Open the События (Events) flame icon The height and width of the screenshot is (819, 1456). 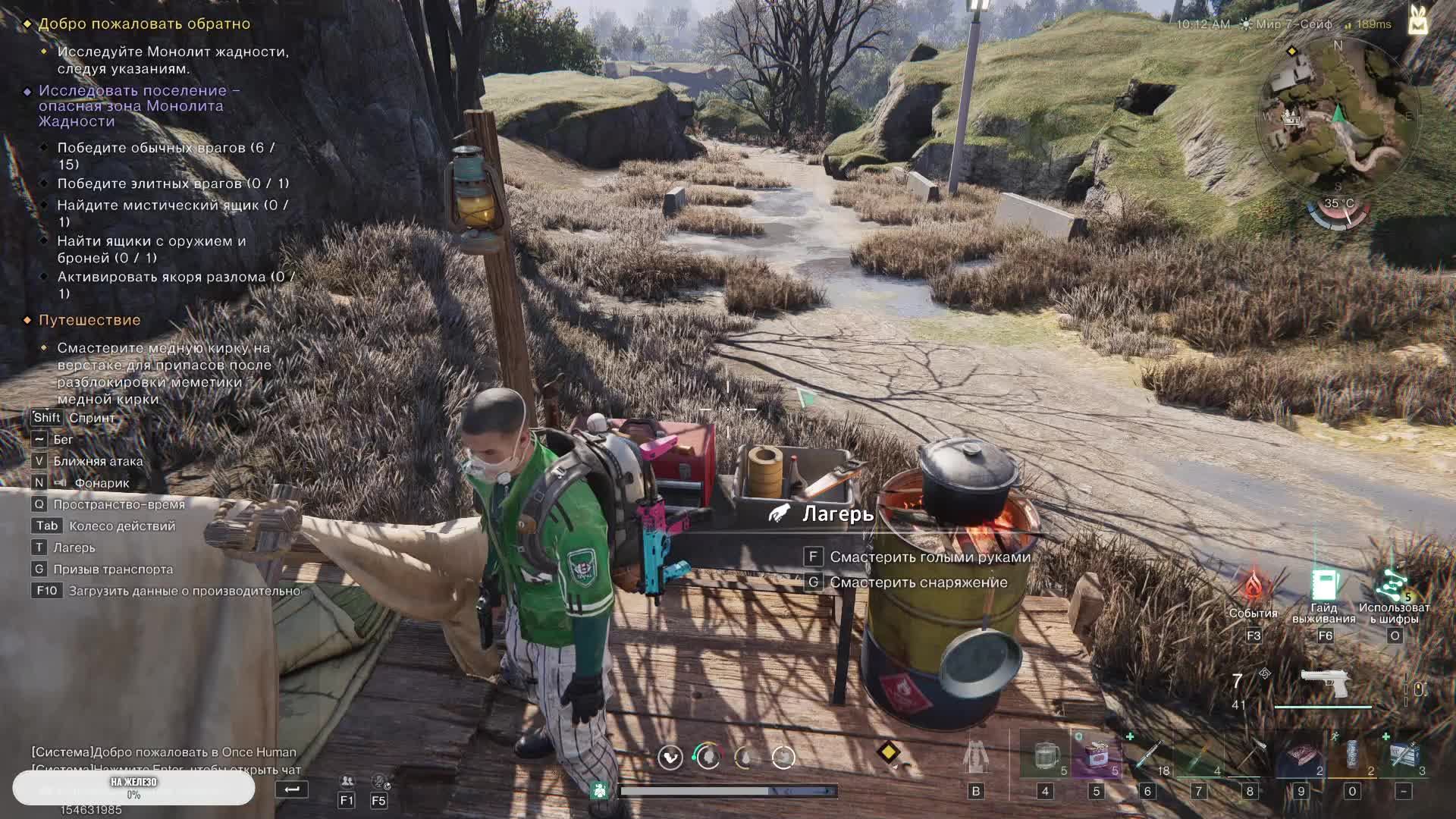(x=1253, y=587)
